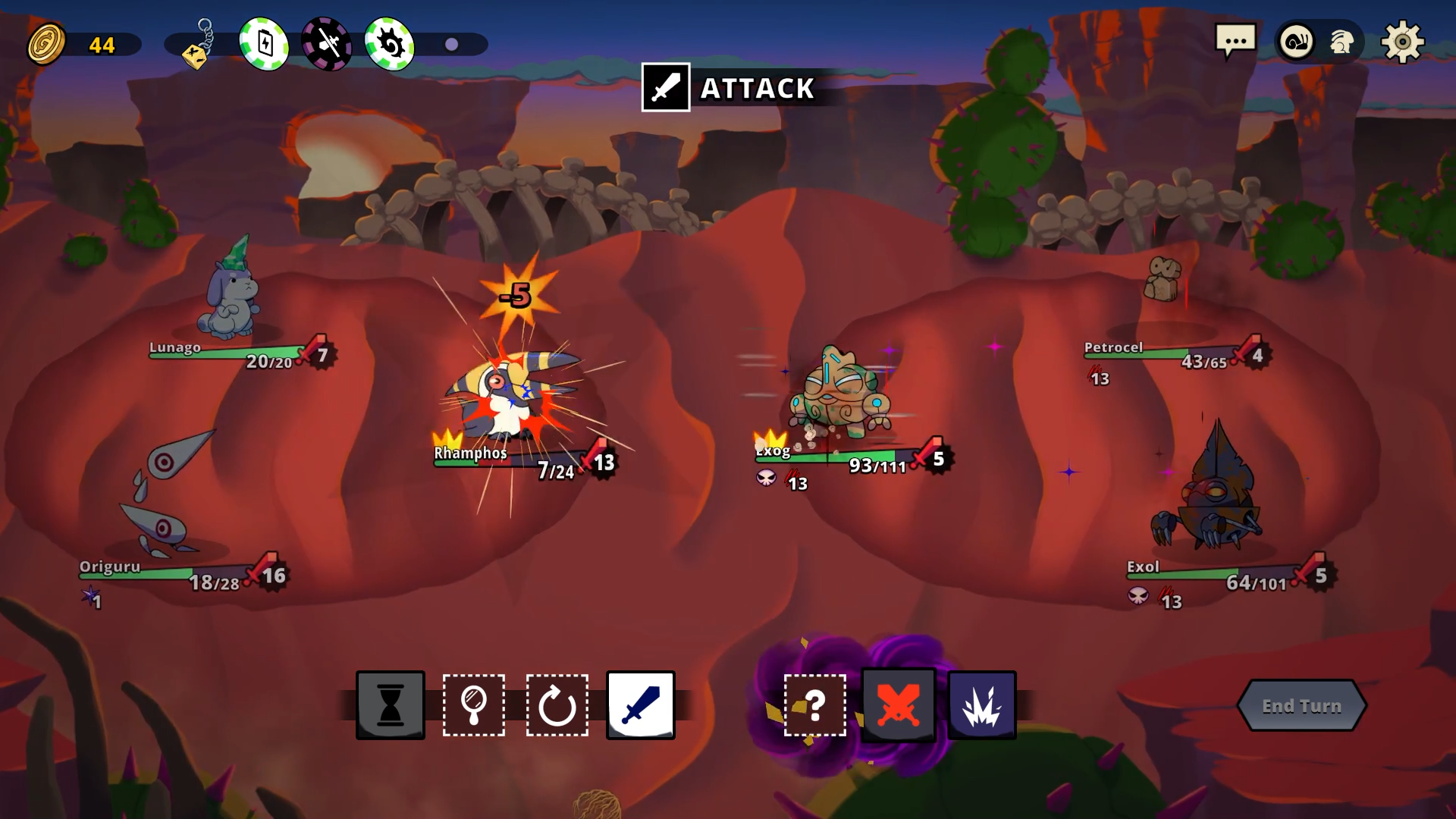
Task: Inspect the enemy white burst die
Action: 982,705
